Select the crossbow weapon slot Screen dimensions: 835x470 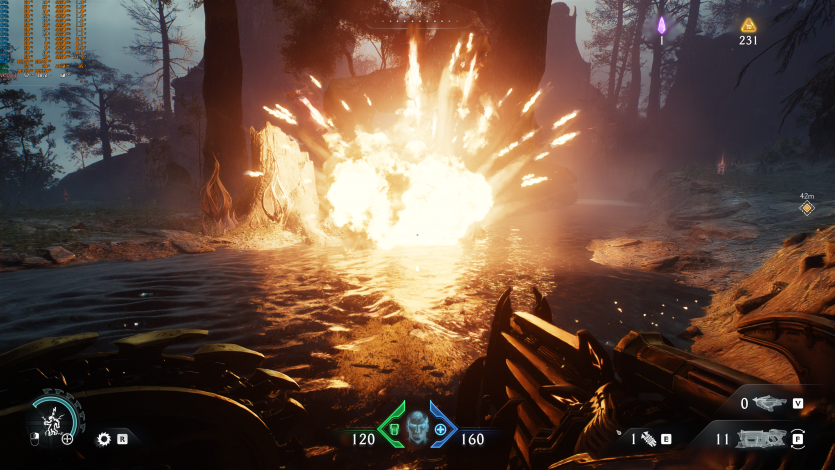click(x=770, y=403)
